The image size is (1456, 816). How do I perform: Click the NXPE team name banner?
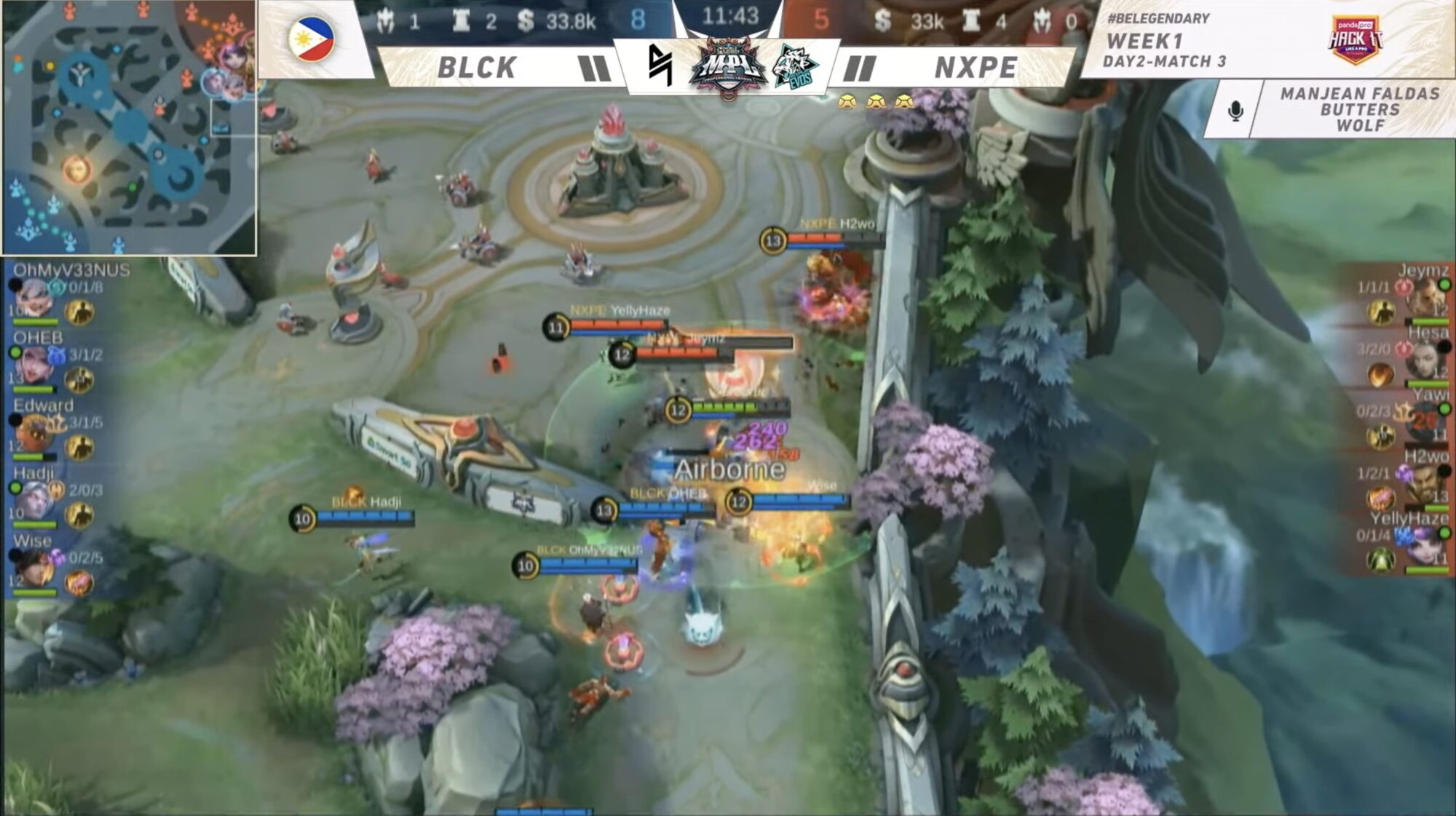[976, 68]
